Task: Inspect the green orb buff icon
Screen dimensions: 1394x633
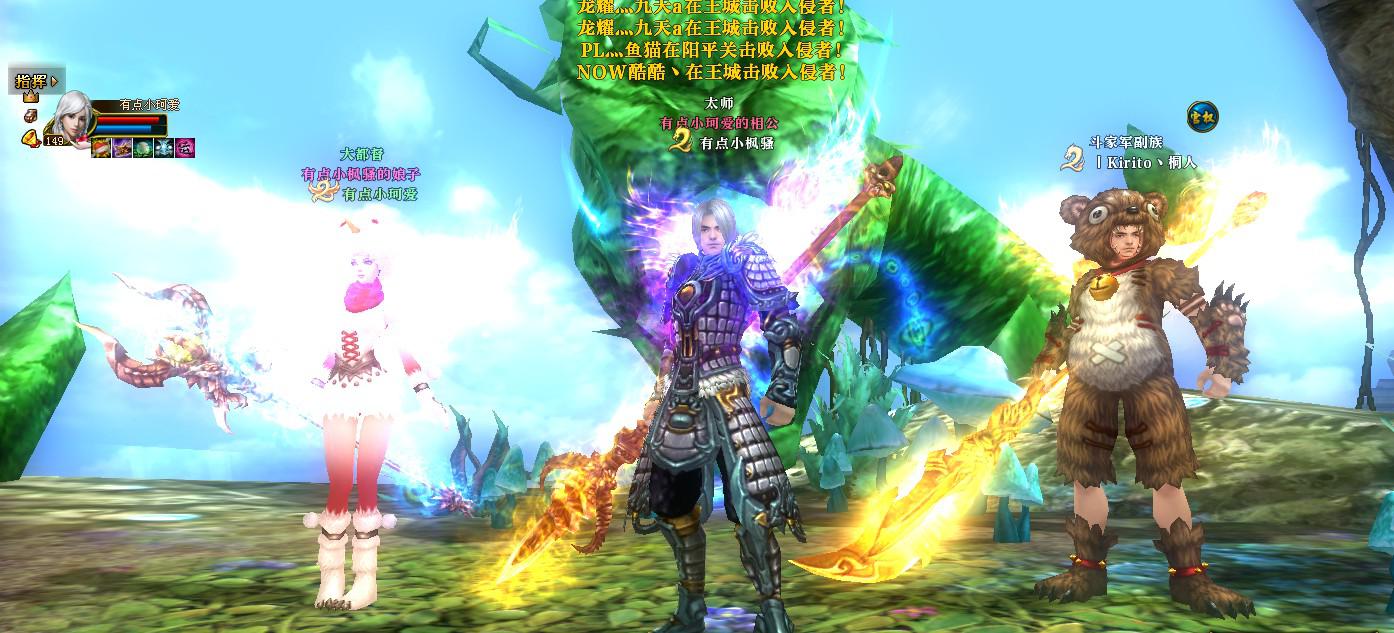Action: (143, 148)
